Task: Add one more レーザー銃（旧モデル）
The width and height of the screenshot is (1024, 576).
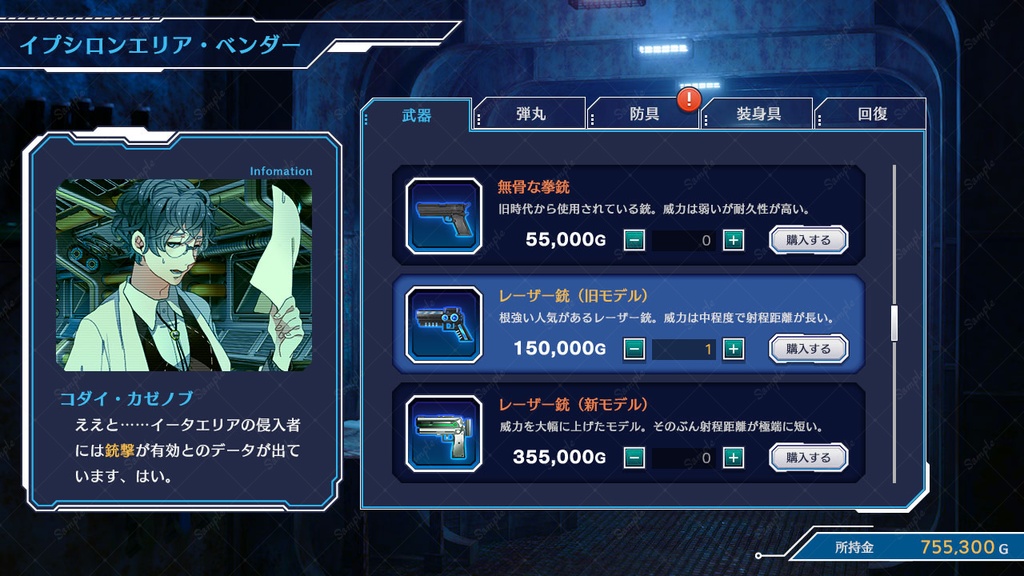Action: point(733,349)
